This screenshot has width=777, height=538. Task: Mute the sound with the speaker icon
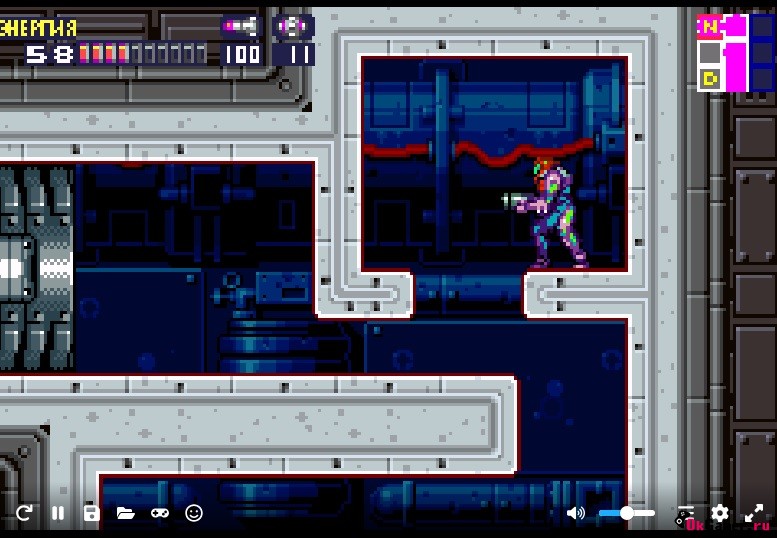(576, 513)
